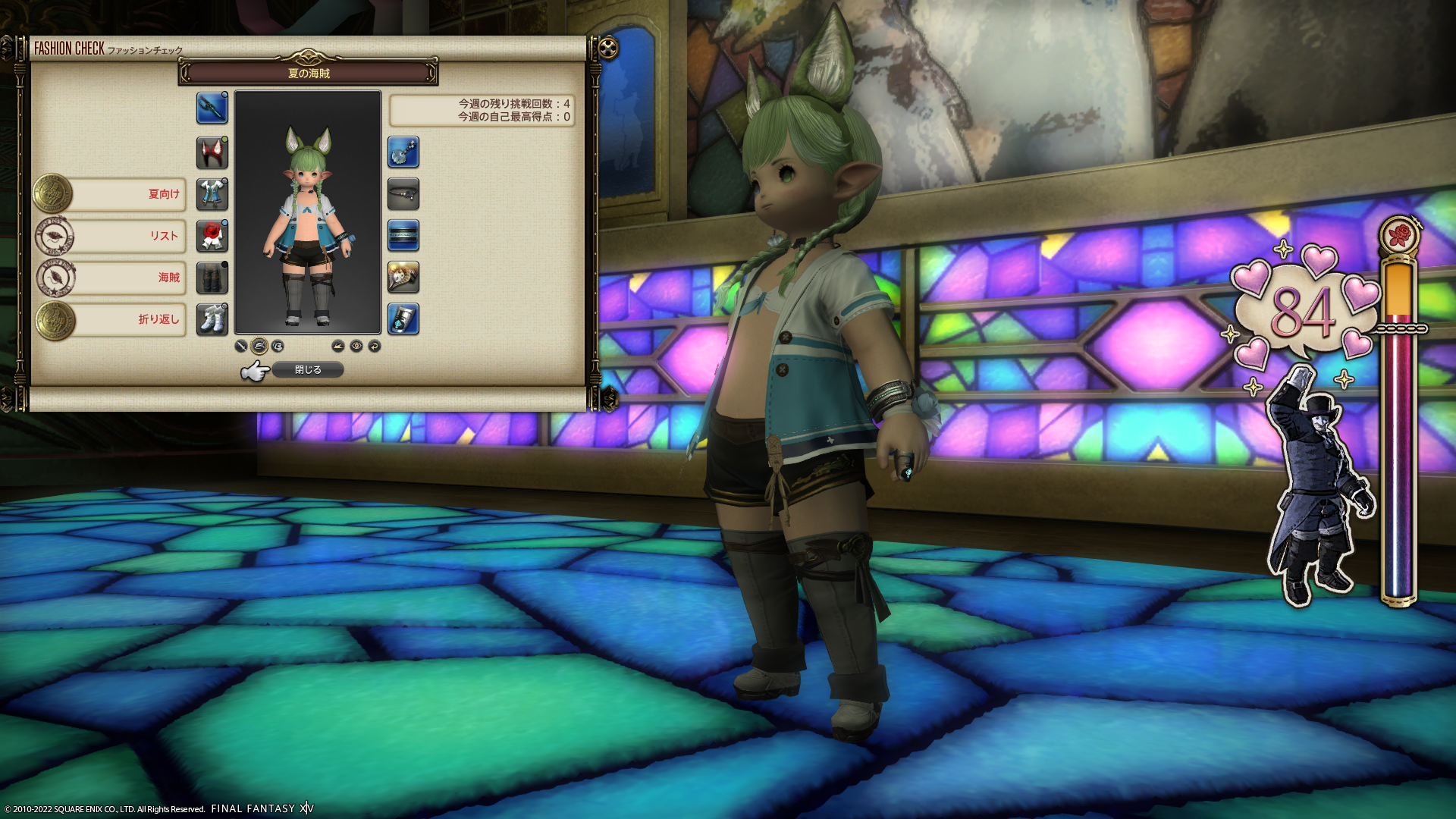Select the teal striped bracelet slot
Viewport: 1456px width, 819px height.
(403, 236)
